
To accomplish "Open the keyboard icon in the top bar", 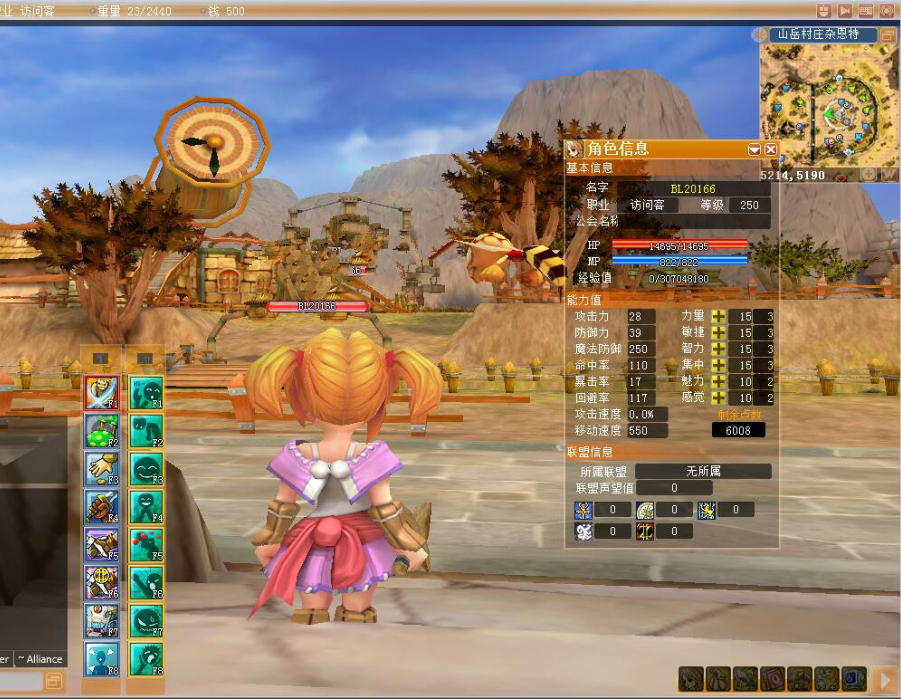I will (x=866, y=11).
